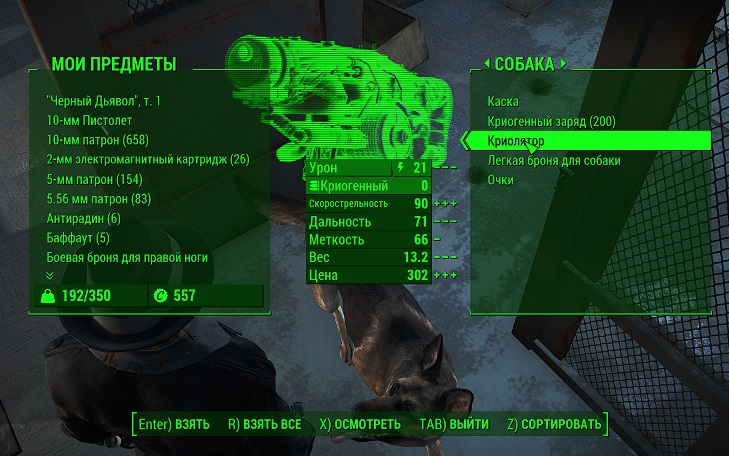Inspect item via ОСМОТРЕТЬ button
Image resolution: width=729 pixels, height=456 pixels.
click(x=360, y=424)
